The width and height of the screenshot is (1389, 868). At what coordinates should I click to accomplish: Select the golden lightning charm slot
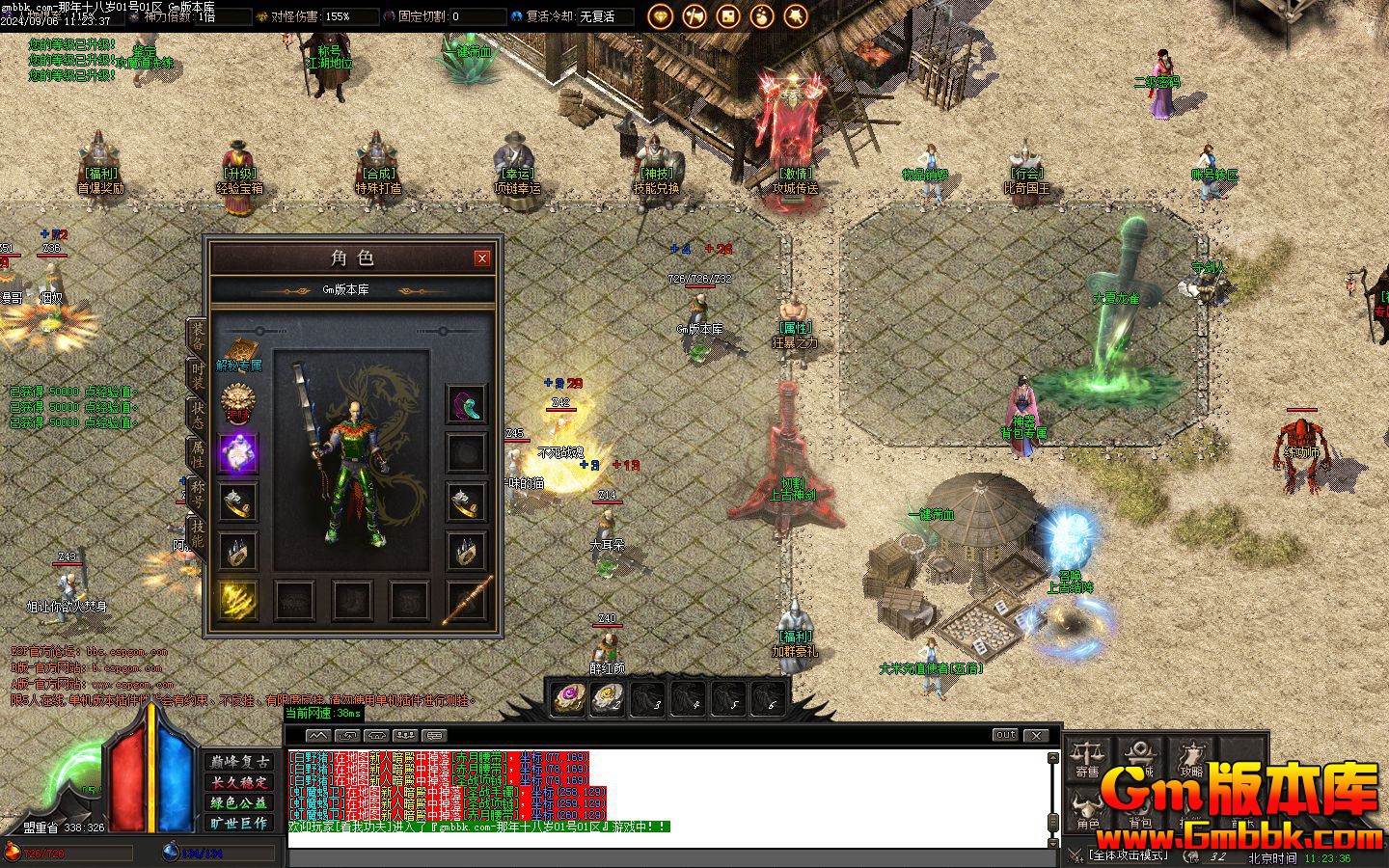pos(237,599)
